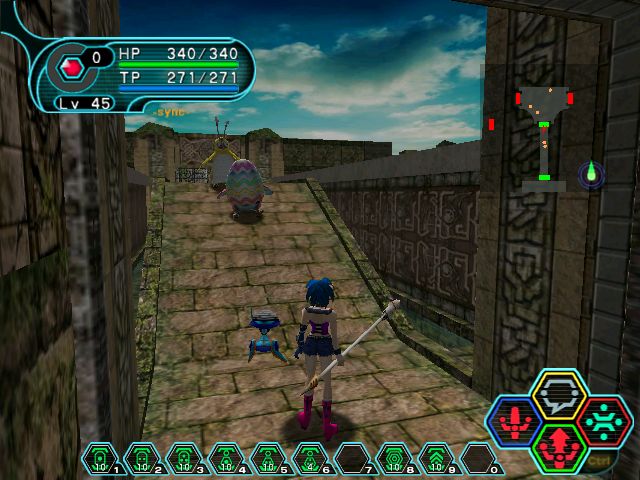This screenshot has width=640, height=480.
Task: Select quick slot number 4
Action: 226,458
